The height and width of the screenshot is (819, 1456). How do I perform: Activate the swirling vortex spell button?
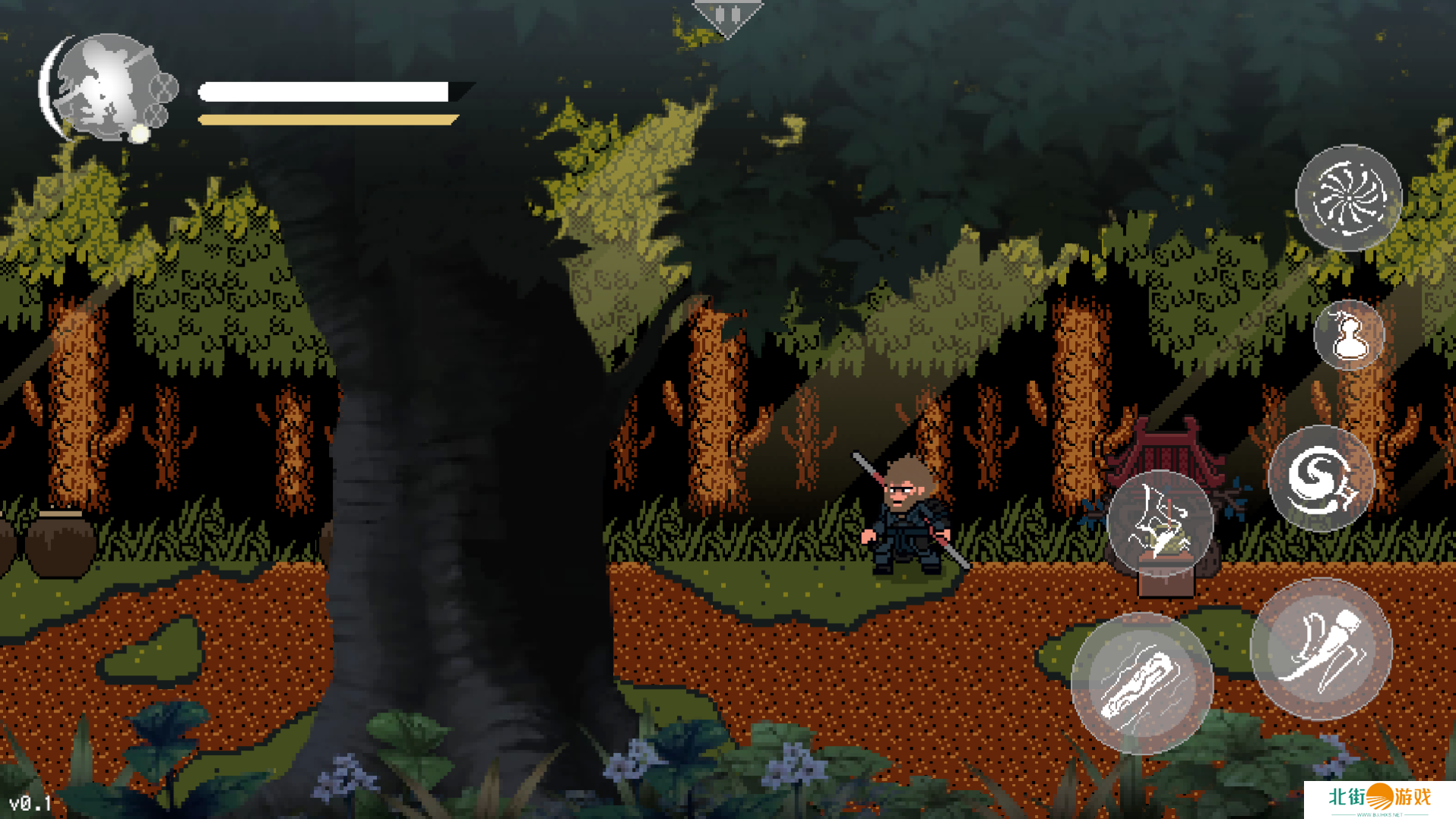click(1347, 198)
